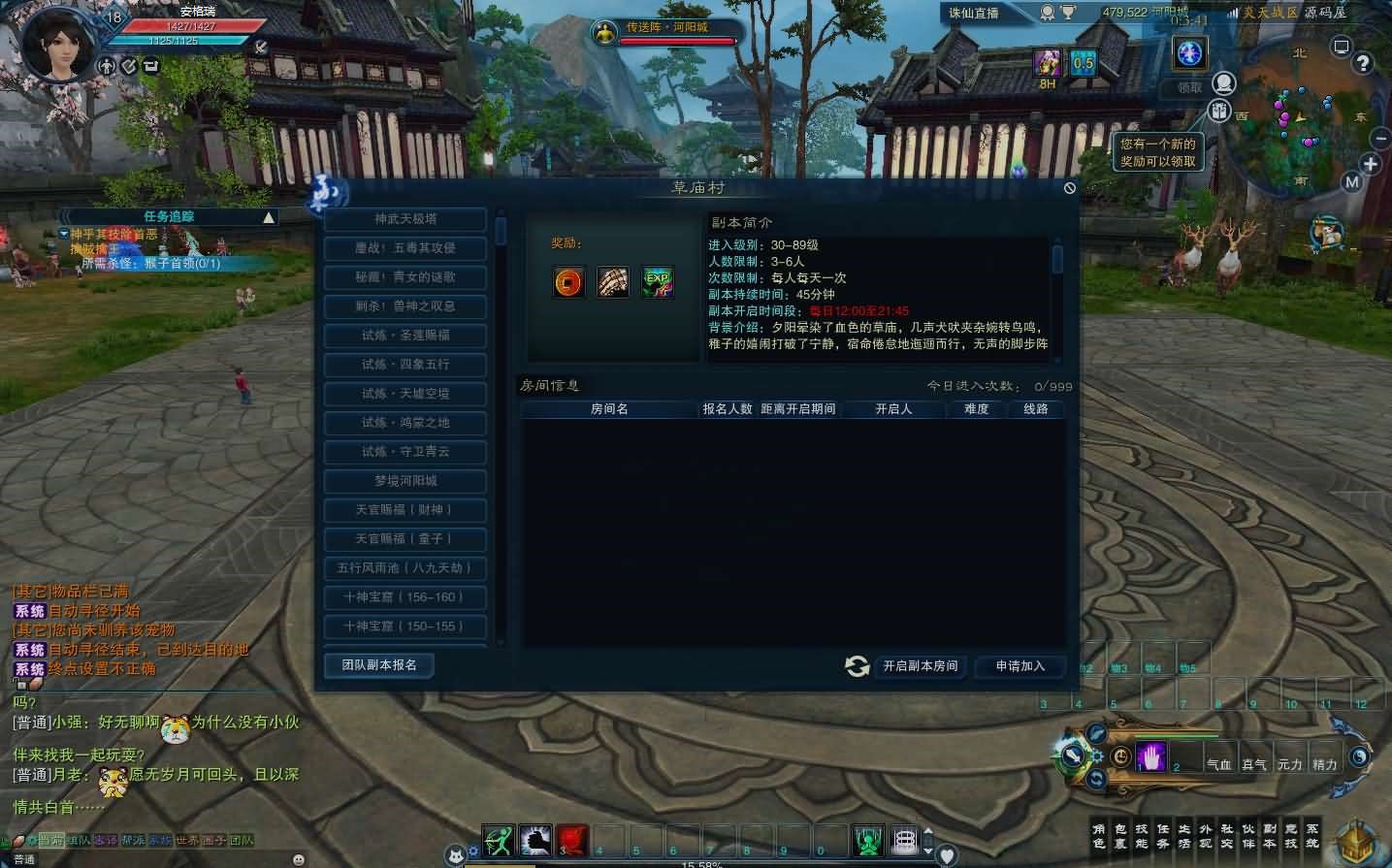Screen dimensions: 1392x868
Task: Click the refresh icon above room list
Action: tap(856, 666)
